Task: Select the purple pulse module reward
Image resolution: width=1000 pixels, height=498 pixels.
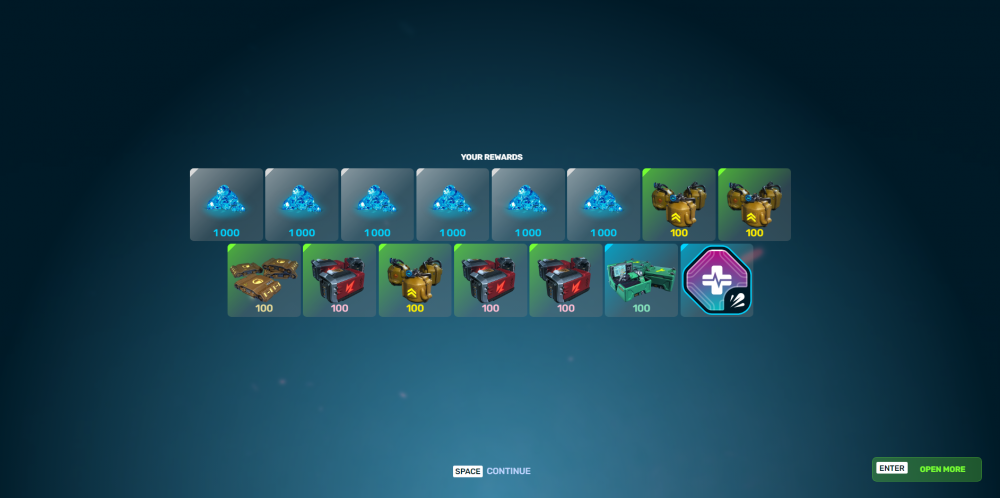Action: coord(717,280)
